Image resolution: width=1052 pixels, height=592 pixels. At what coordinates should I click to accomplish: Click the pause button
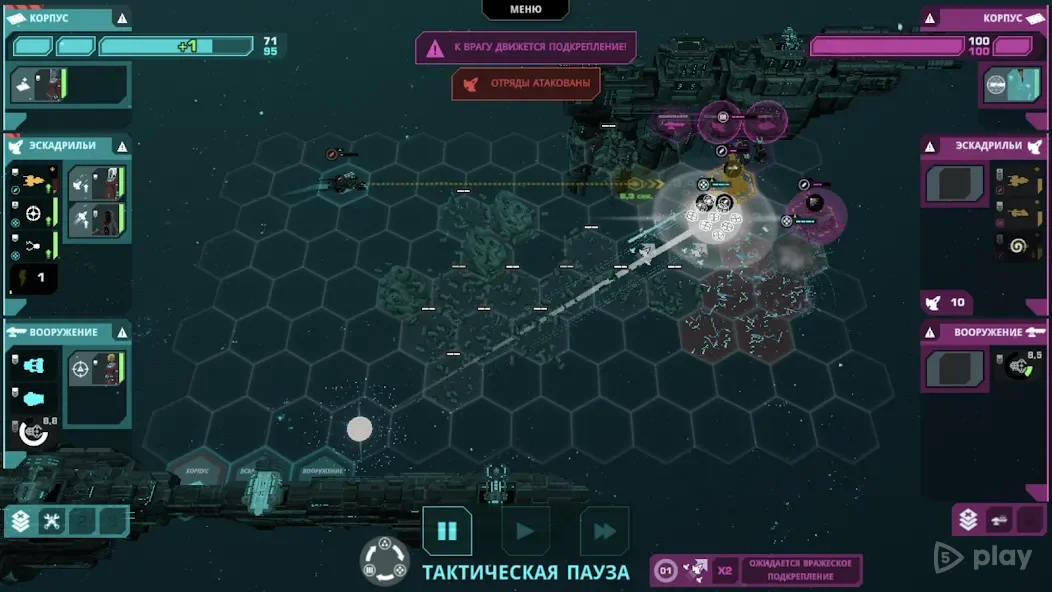coord(447,531)
